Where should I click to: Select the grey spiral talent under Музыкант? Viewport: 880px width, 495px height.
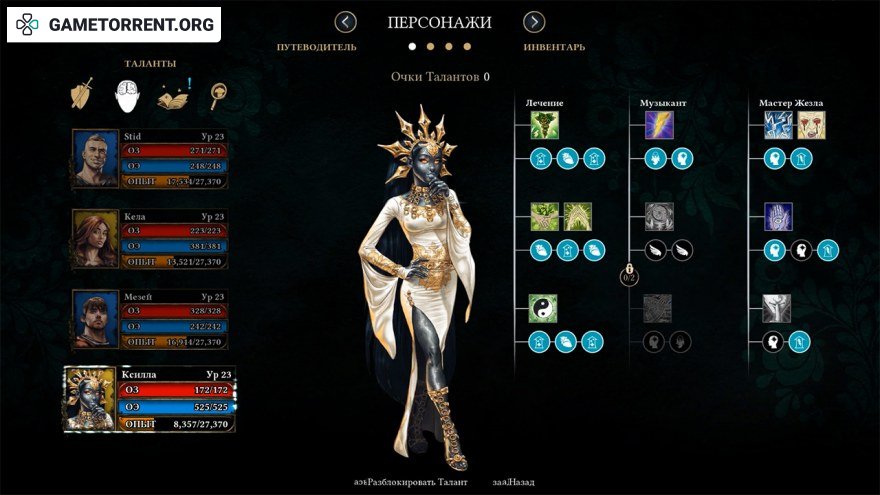[x=659, y=217]
